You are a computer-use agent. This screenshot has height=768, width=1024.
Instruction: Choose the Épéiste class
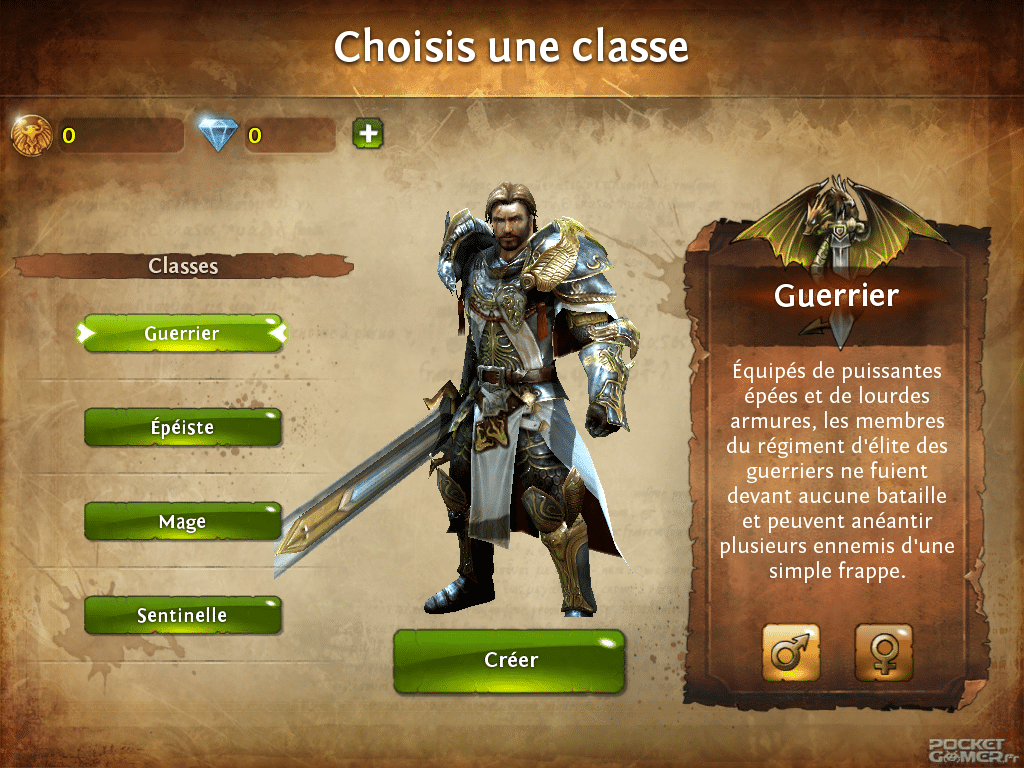tap(182, 427)
